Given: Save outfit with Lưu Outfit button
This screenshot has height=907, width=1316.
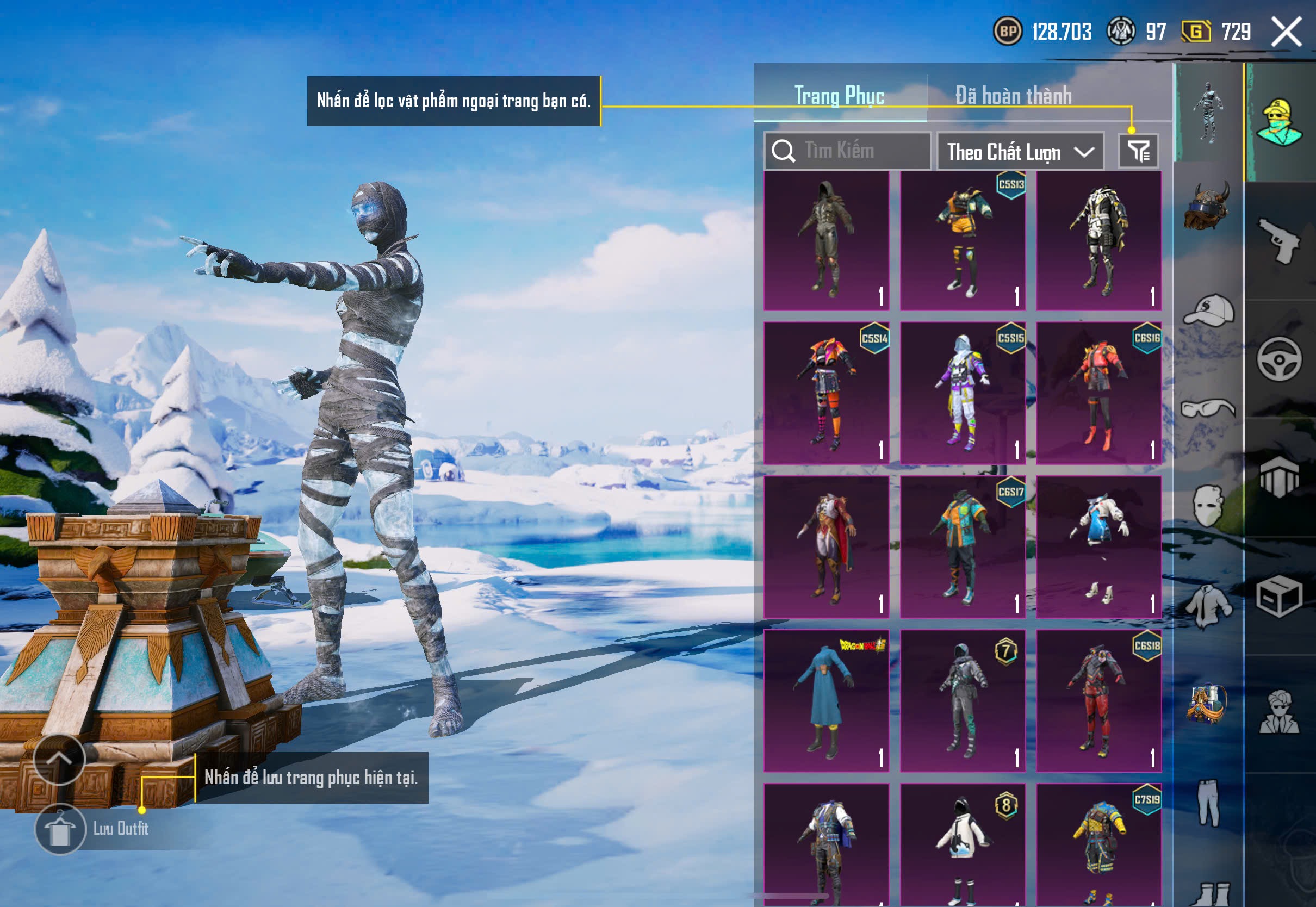Looking at the screenshot, I should 60,829.
